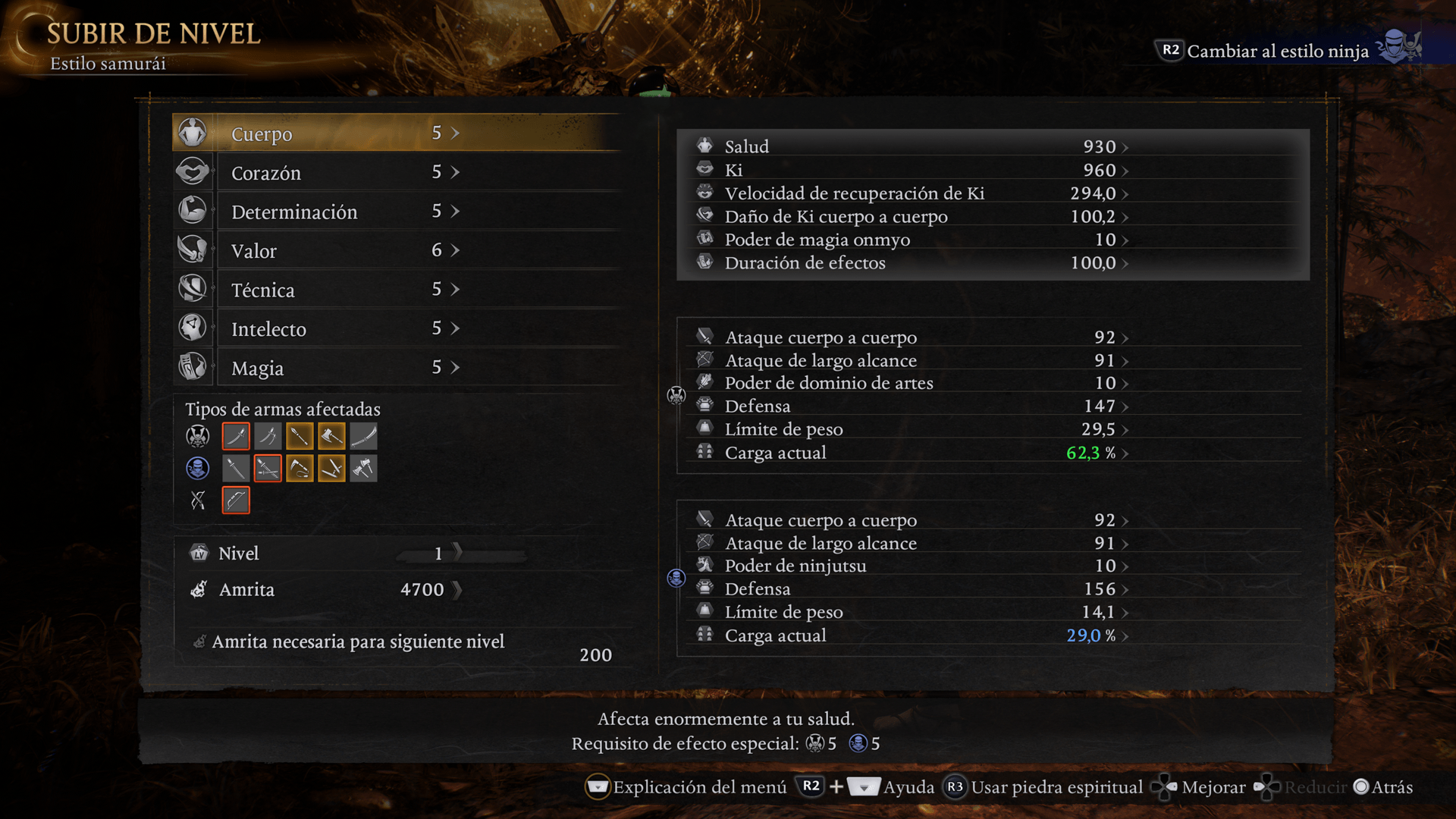1456x819 pixels.
Task: Choose the Determinación stat
Action: [394, 212]
